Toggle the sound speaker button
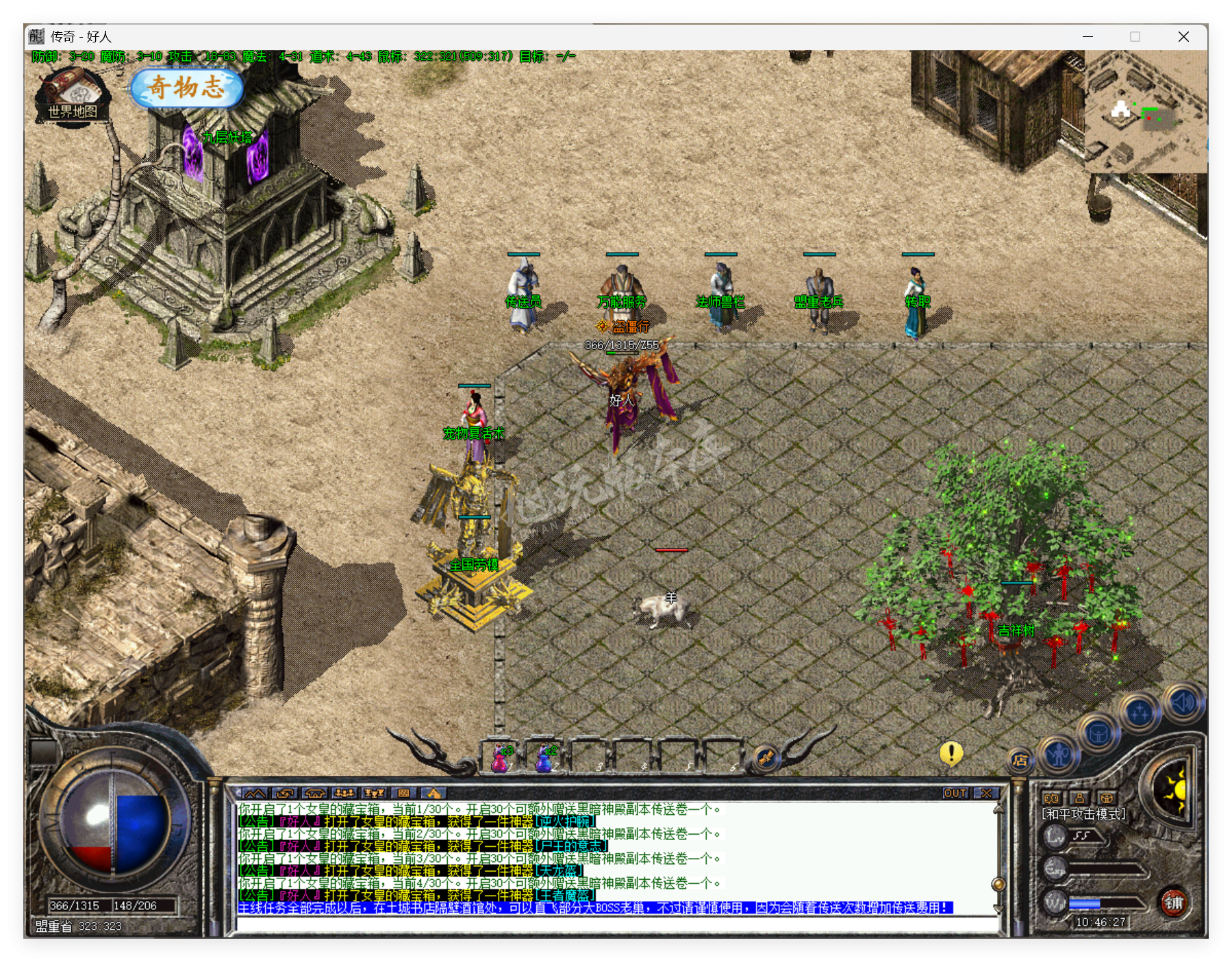 tap(1183, 702)
